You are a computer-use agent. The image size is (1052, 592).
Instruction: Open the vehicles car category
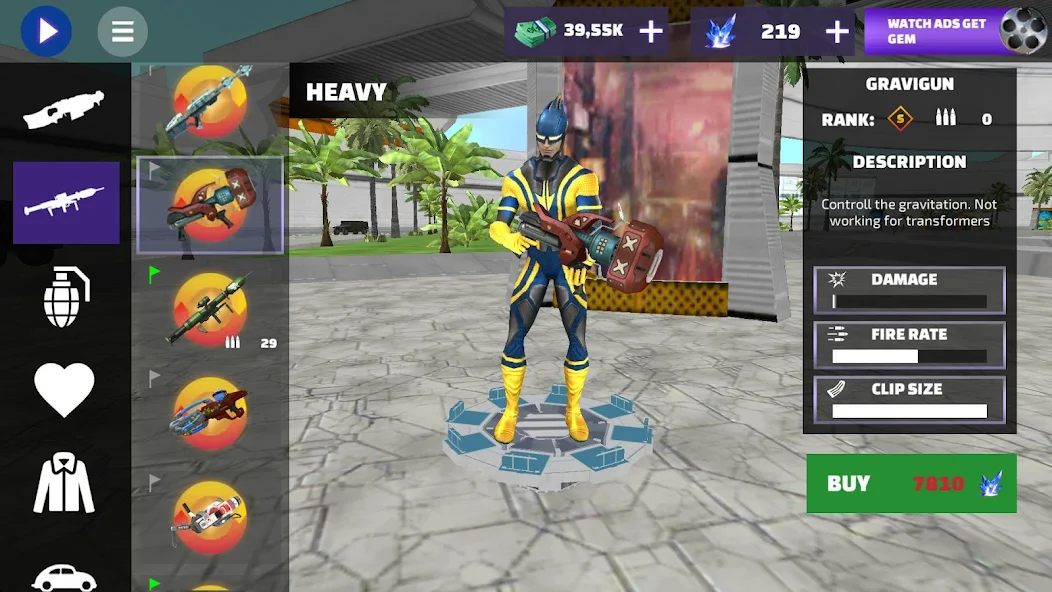65,575
